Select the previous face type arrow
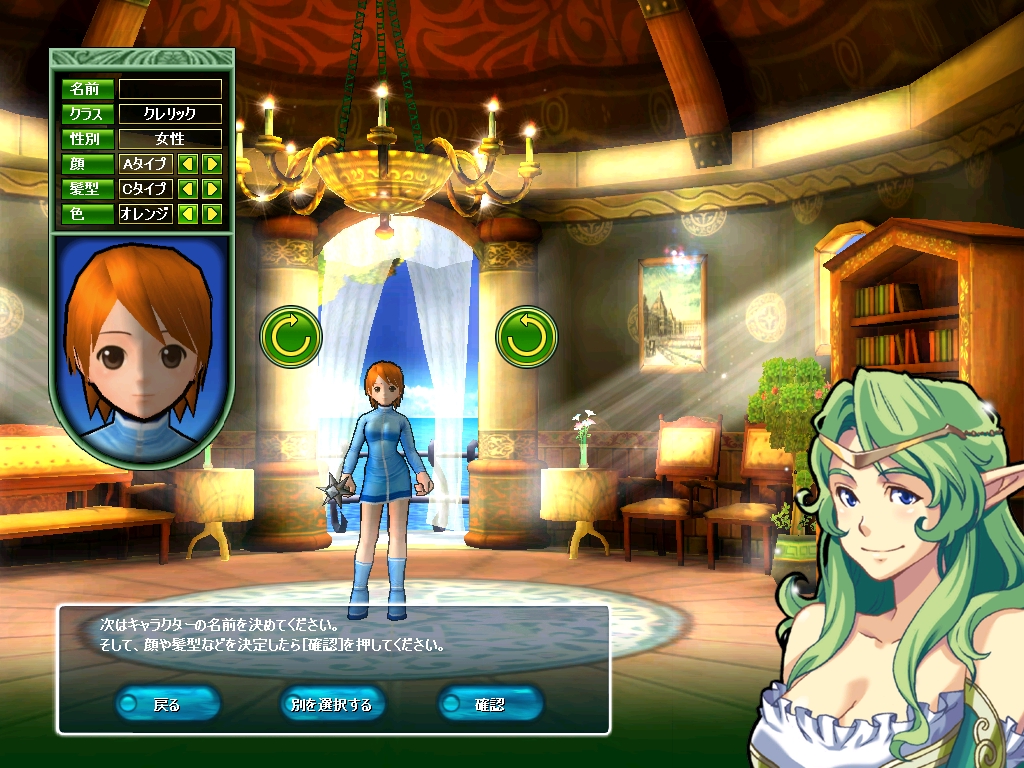1024x768 pixels. coord(187,163)
